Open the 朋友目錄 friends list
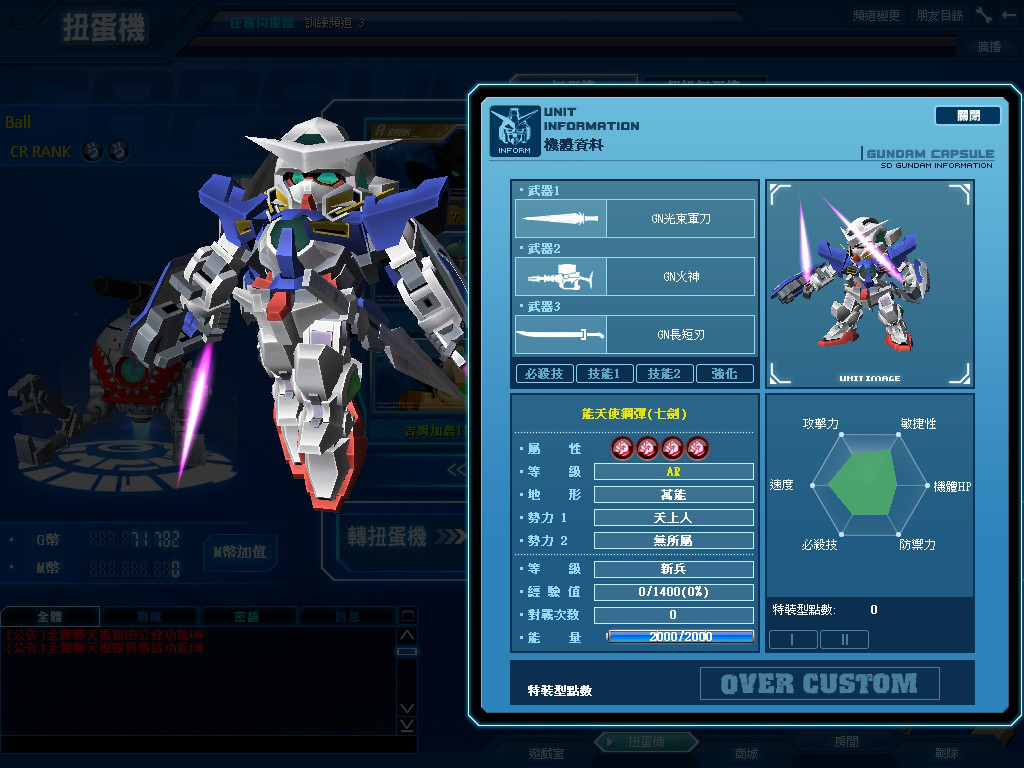The width and height of the screenshot is (1024, 768). point(939,16)
